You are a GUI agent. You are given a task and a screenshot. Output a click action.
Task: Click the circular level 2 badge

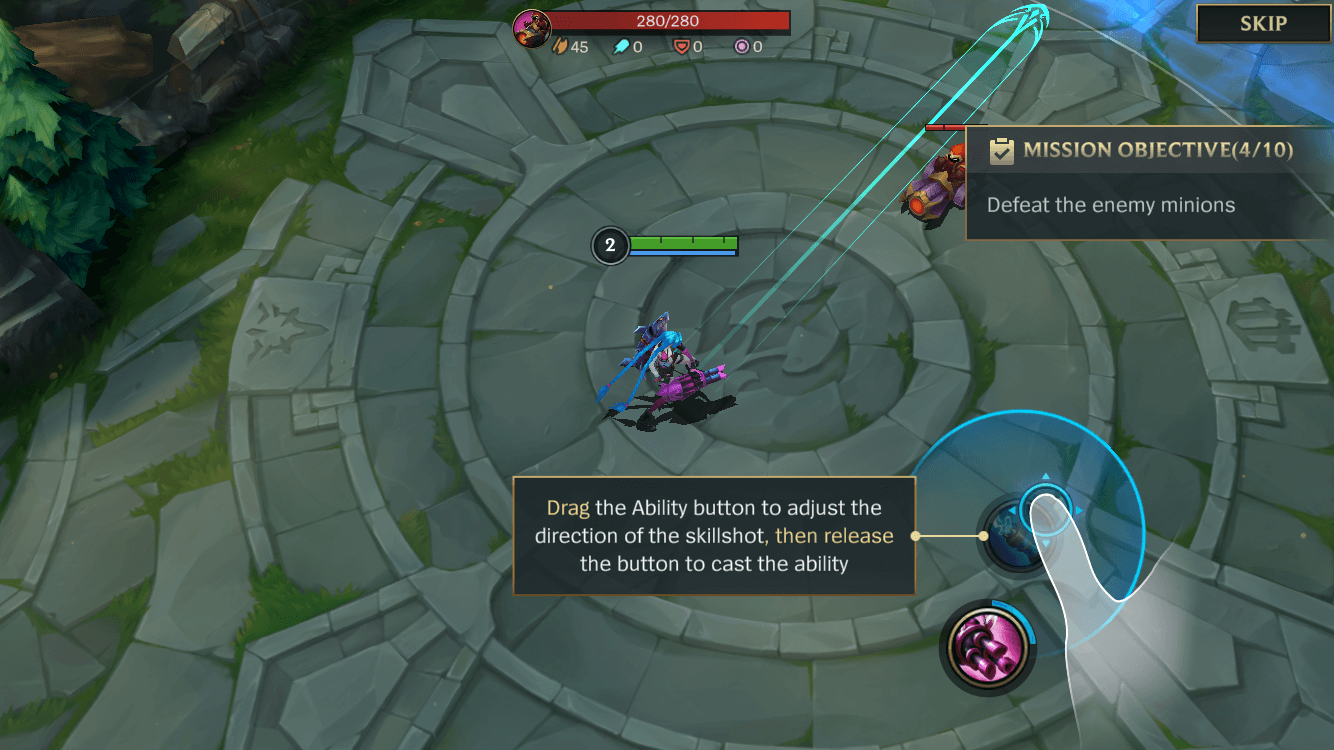[x=610, y=245]
